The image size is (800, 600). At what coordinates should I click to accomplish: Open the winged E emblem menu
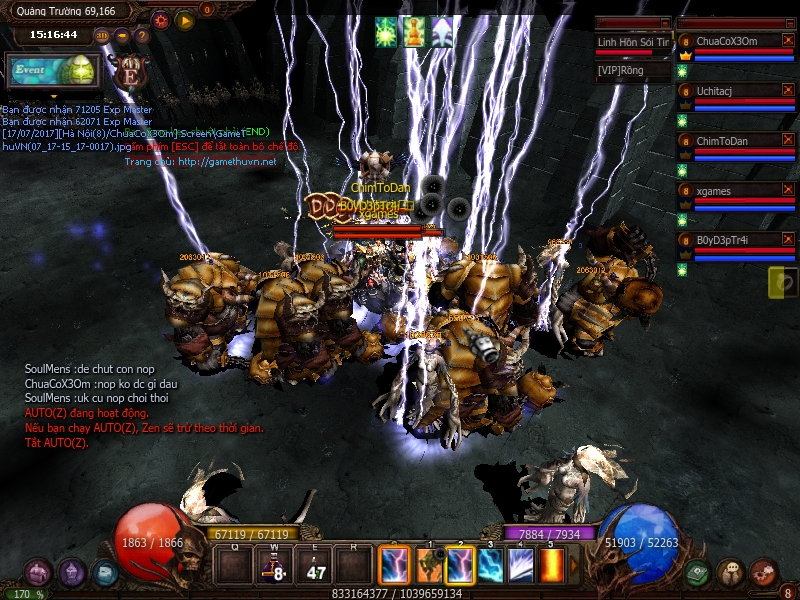129,70
